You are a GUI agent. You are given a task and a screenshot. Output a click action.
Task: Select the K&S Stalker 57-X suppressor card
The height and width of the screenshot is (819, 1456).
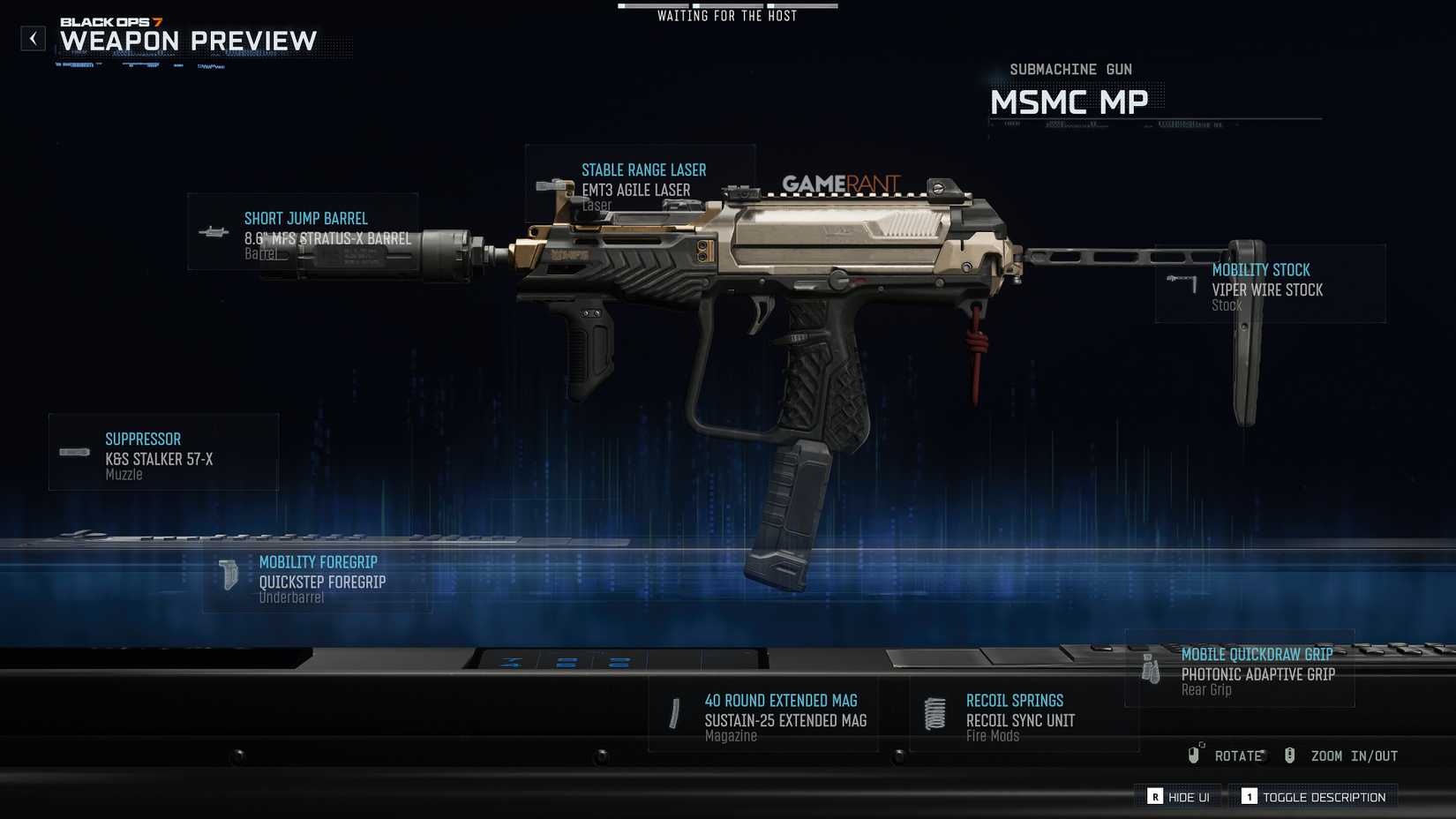(x=163, y=452)
